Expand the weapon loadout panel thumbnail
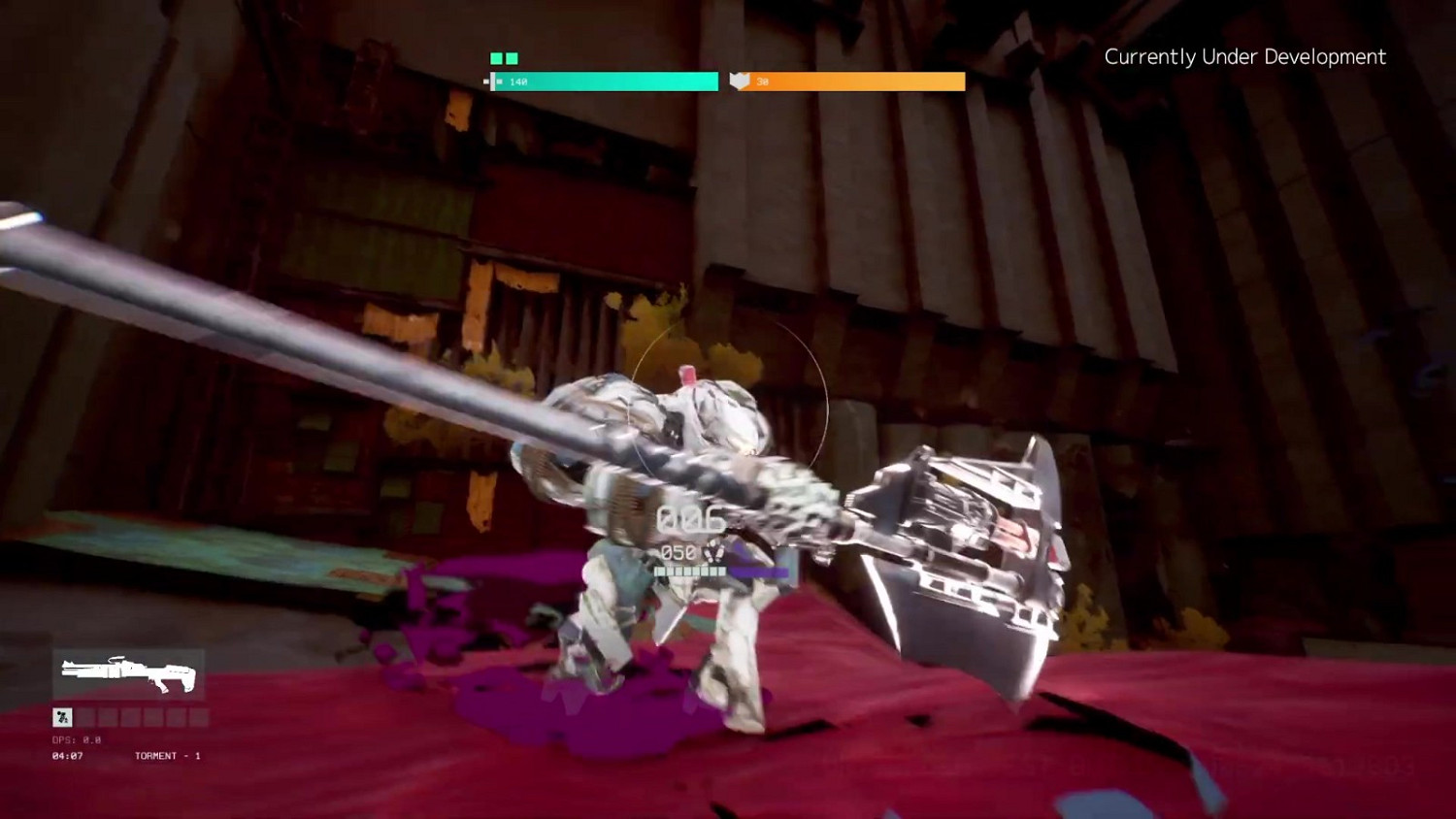The height and width of the screenshot is (819, 1456). click(x=126, y=674)
